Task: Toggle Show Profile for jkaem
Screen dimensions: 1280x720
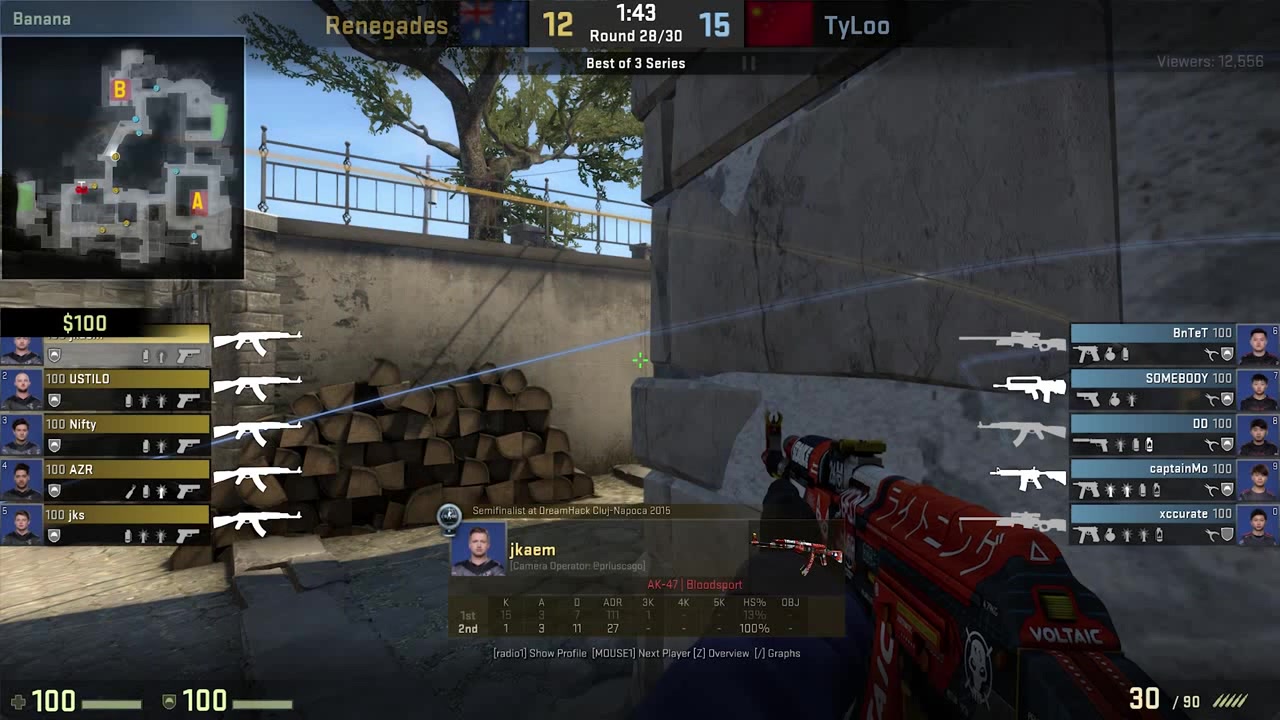Action: click(556, 653)
